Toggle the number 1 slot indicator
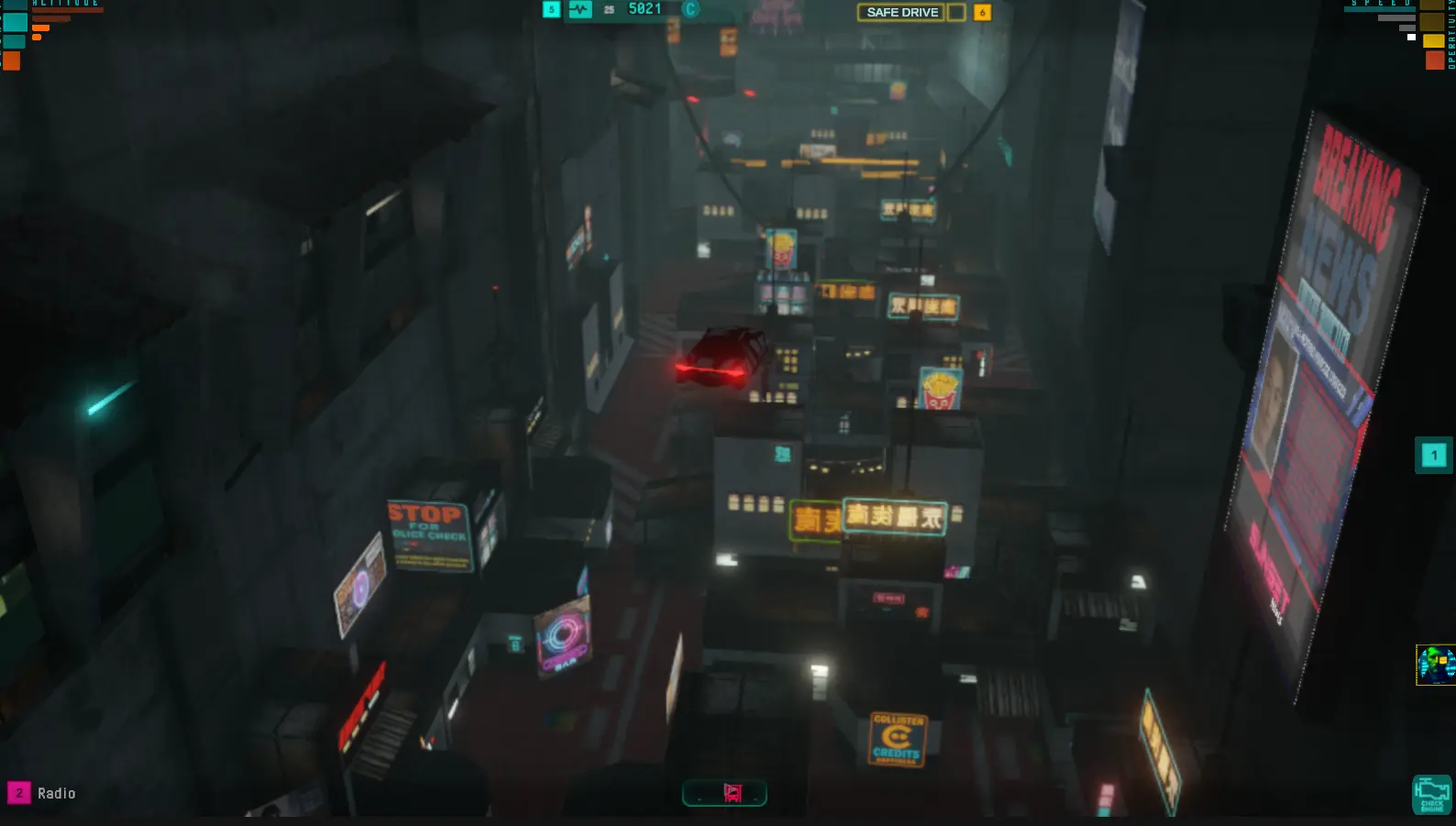This screenshot has height=826, width=1456. click(x=1433, y=455)
